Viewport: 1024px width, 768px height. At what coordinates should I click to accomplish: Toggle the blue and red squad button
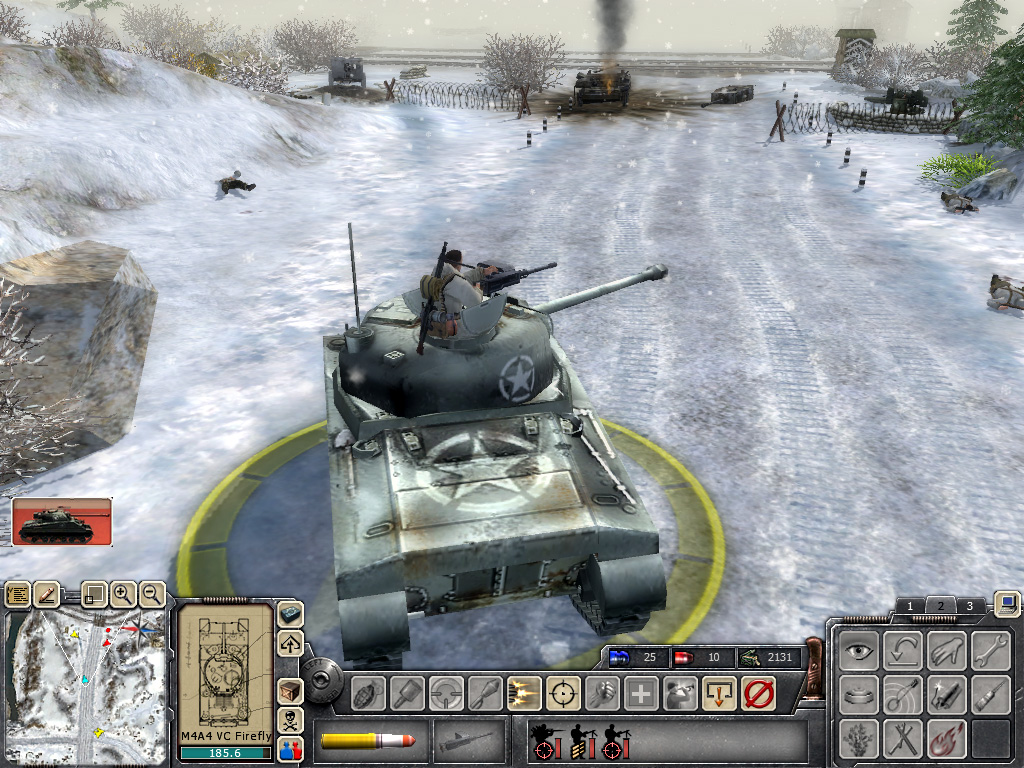(290, 747)
